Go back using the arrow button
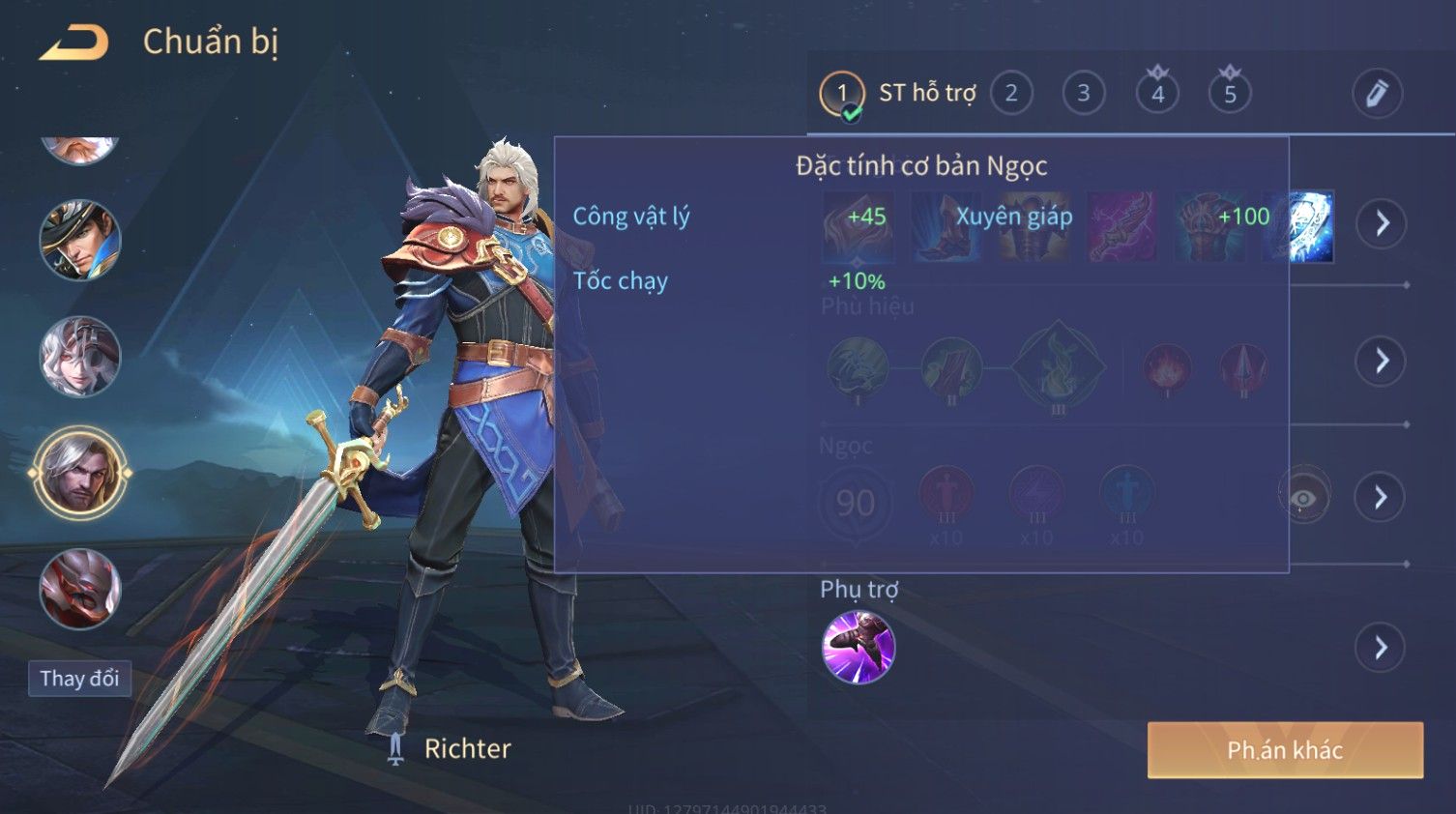The height and width of the screenshot is (814, 1456). click(x=74, y=43)
